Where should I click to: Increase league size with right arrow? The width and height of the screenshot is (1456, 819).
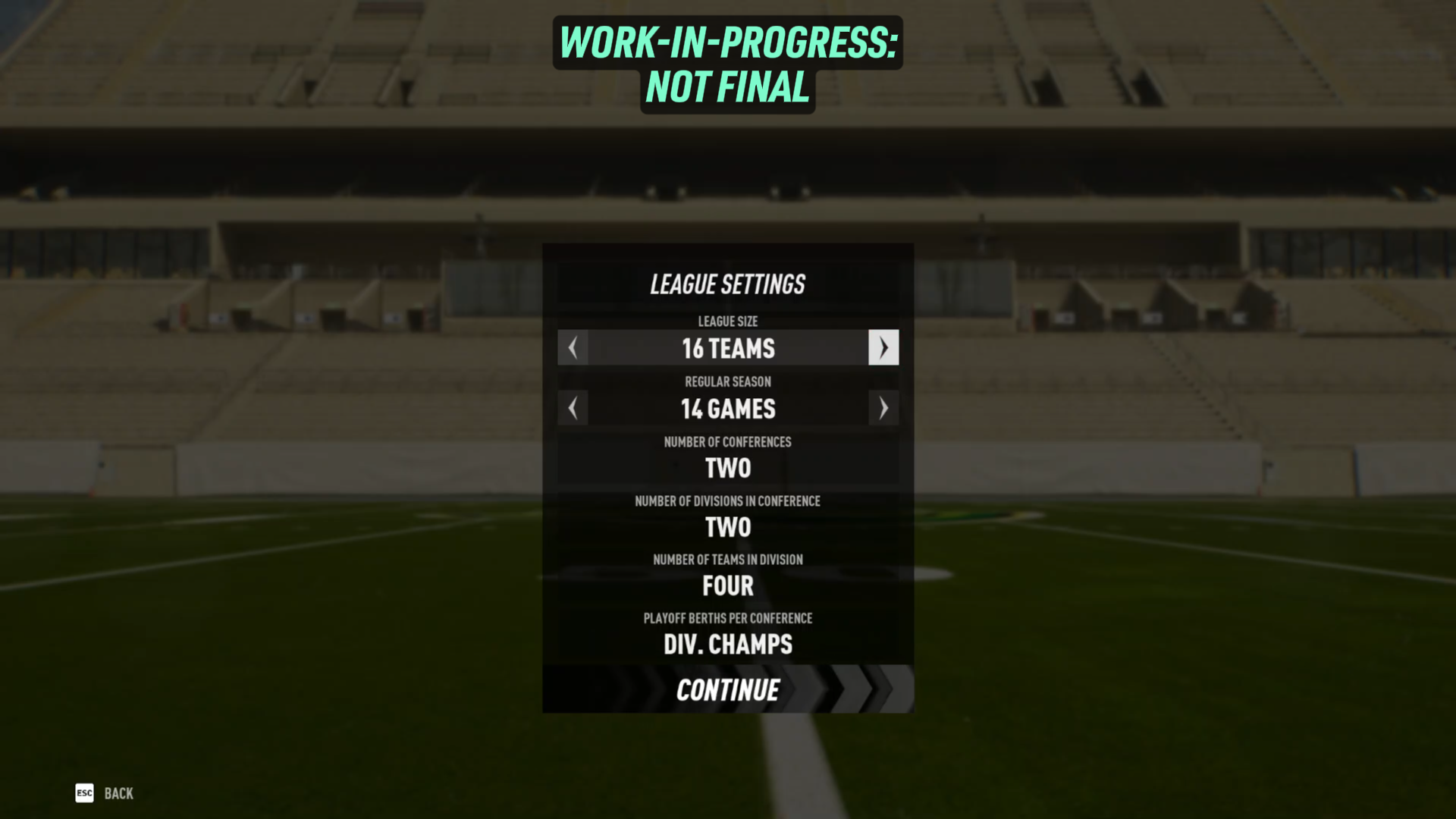(x=883, y=348)
